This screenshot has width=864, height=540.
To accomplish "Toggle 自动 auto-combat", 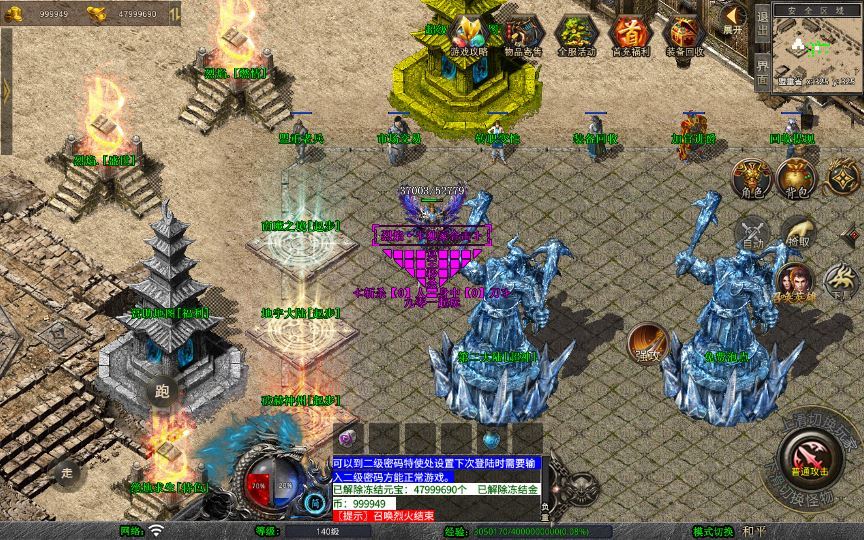I will coord(752,232).
